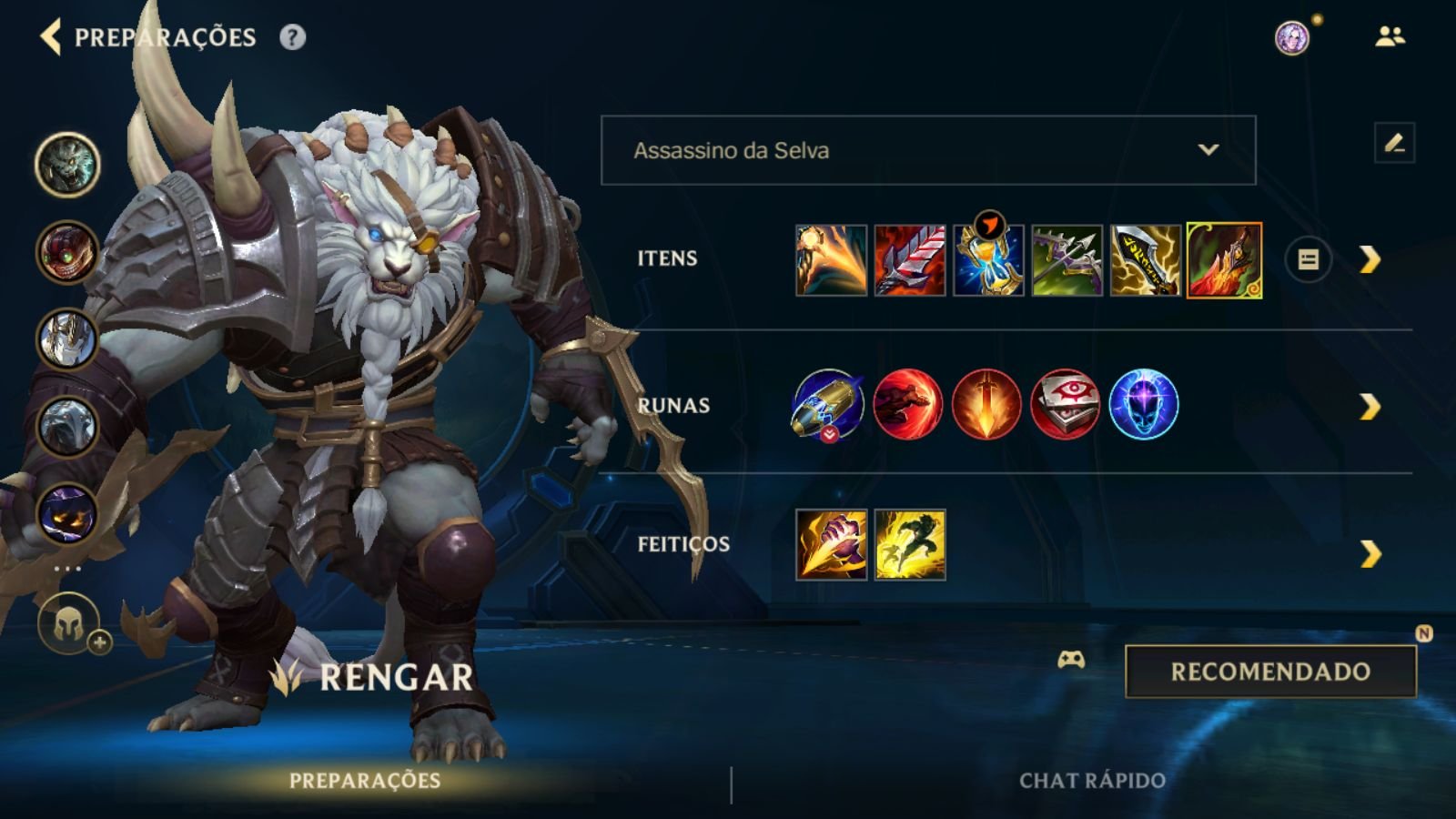The height and width of the screenshot is (819, 1456).
Task: Select the Rengar champion portrait
Action: click(x=67, y=165)
